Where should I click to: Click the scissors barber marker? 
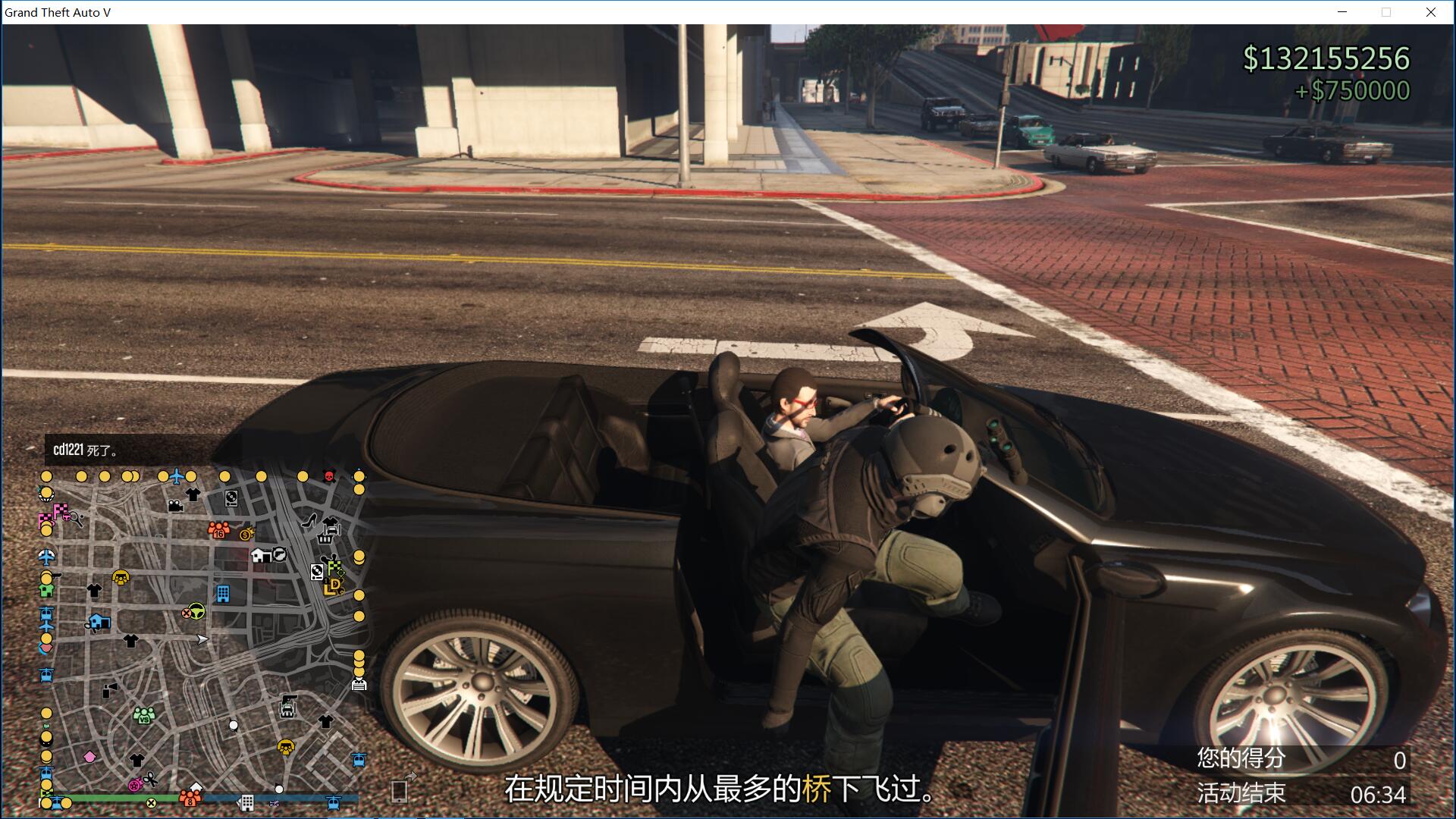[x=150, y=778]
